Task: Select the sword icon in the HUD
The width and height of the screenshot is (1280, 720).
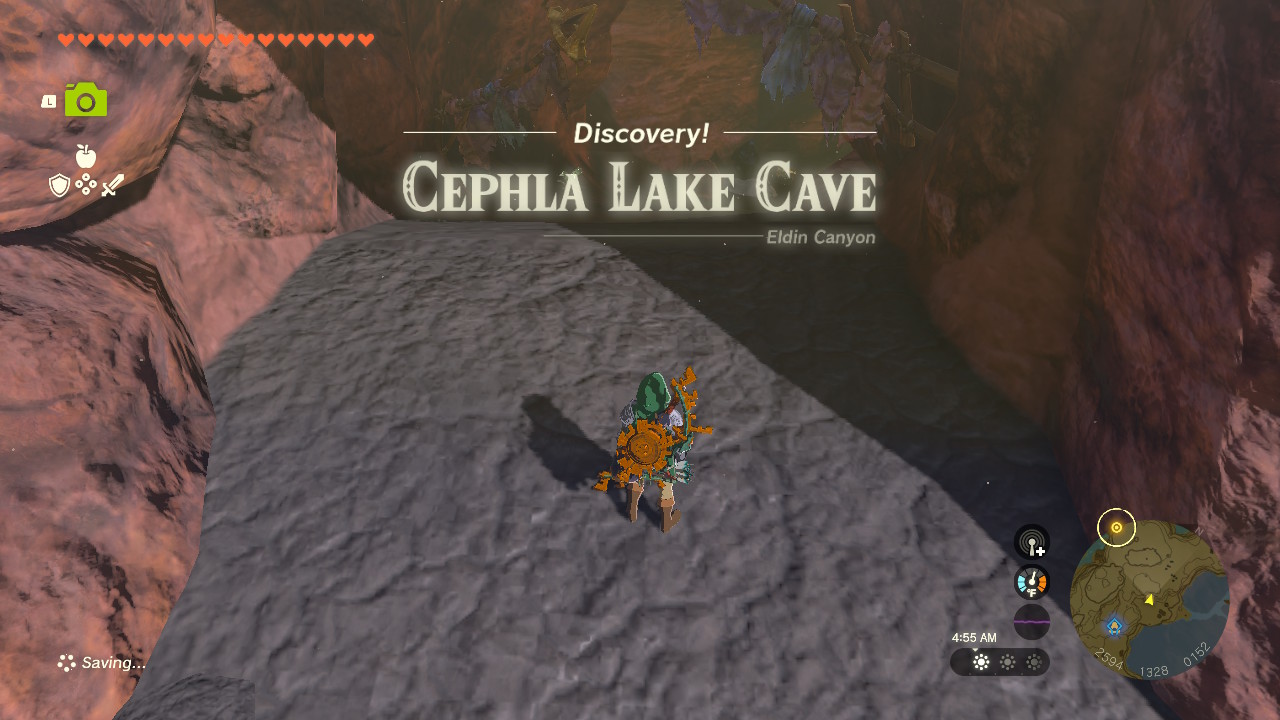Action: tap(114, 184)
